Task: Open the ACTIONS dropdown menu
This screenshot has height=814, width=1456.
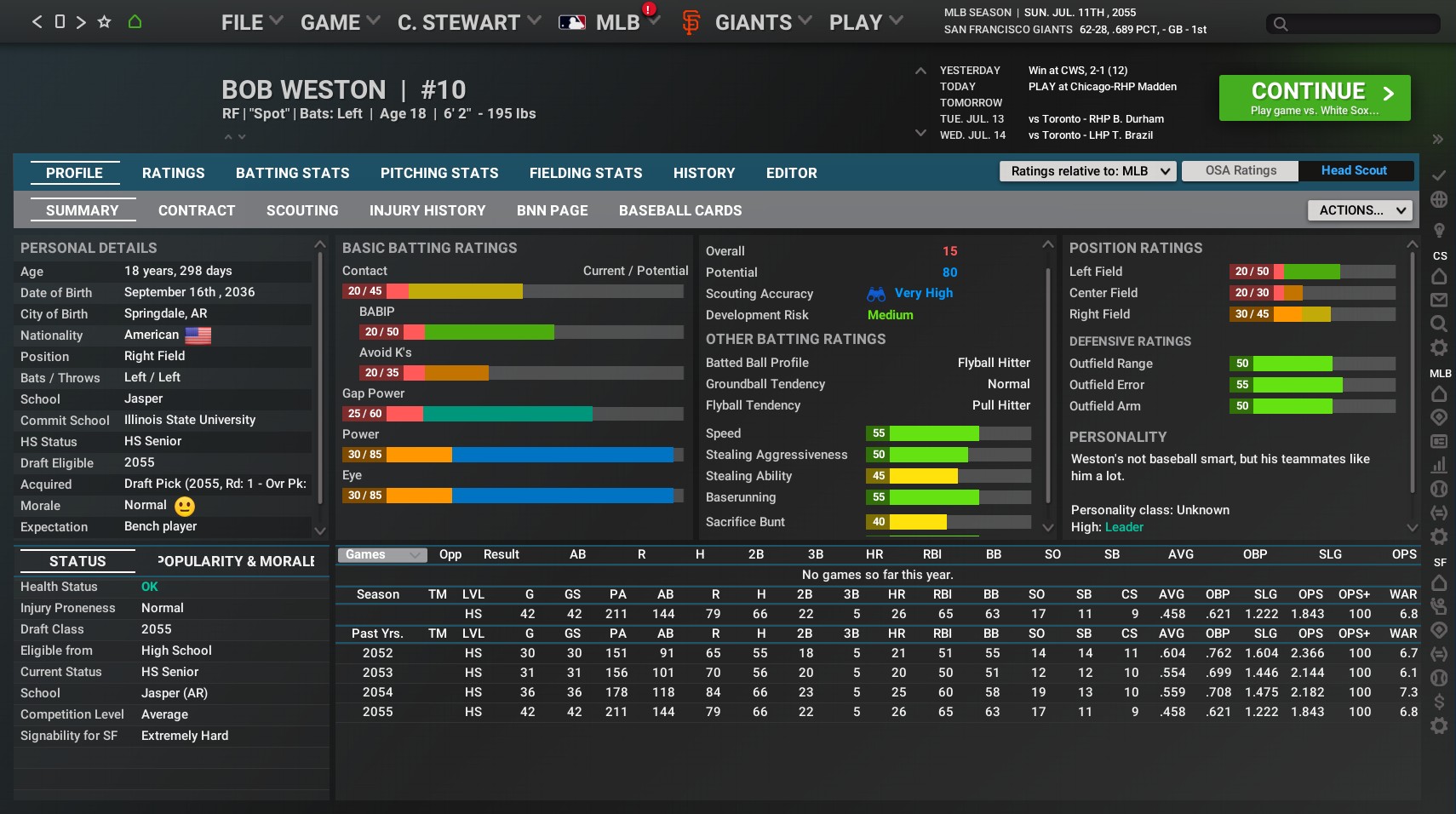Action: (x=1357, y=209)
